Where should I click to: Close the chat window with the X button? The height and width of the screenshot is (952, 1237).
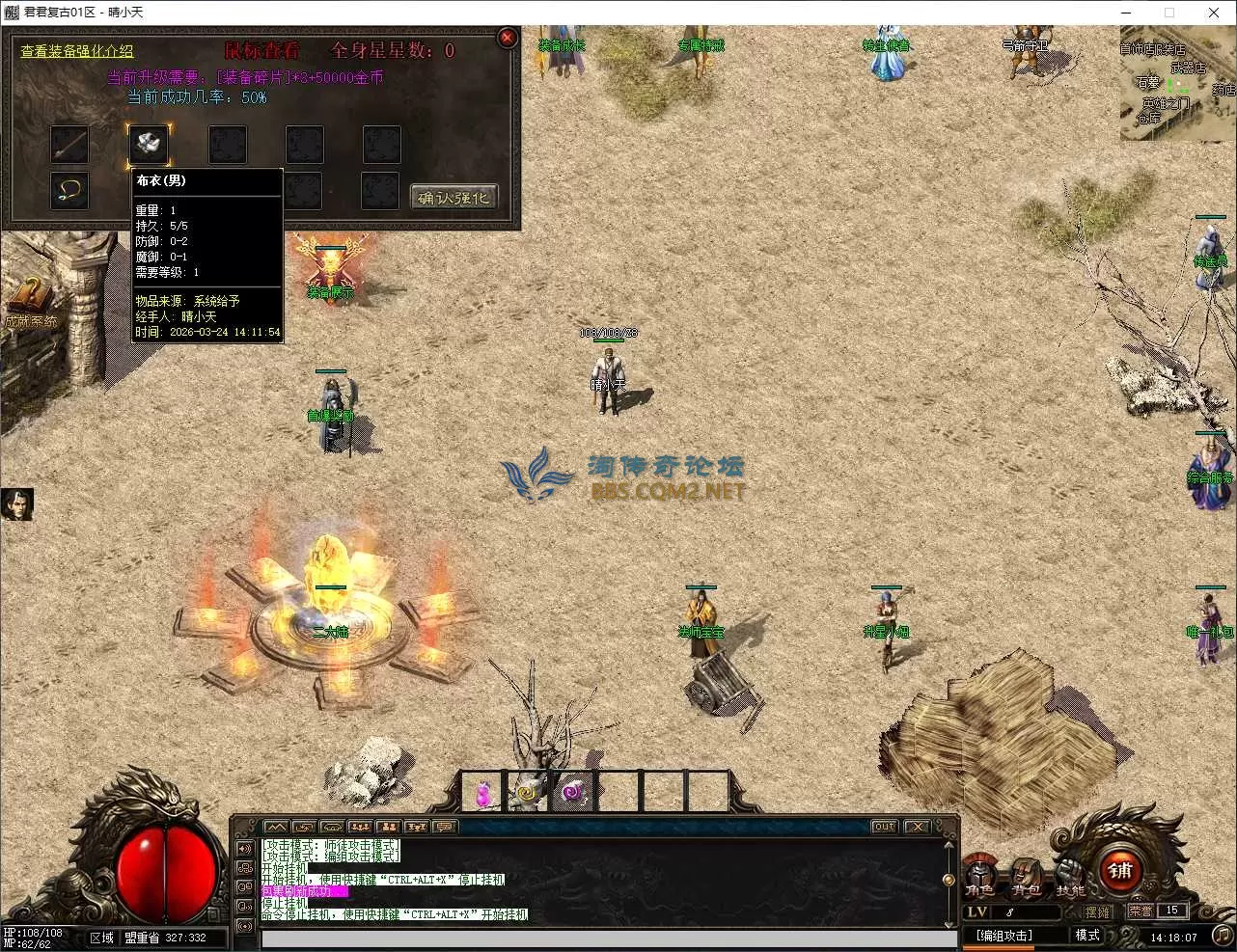[x=917, y=827]
